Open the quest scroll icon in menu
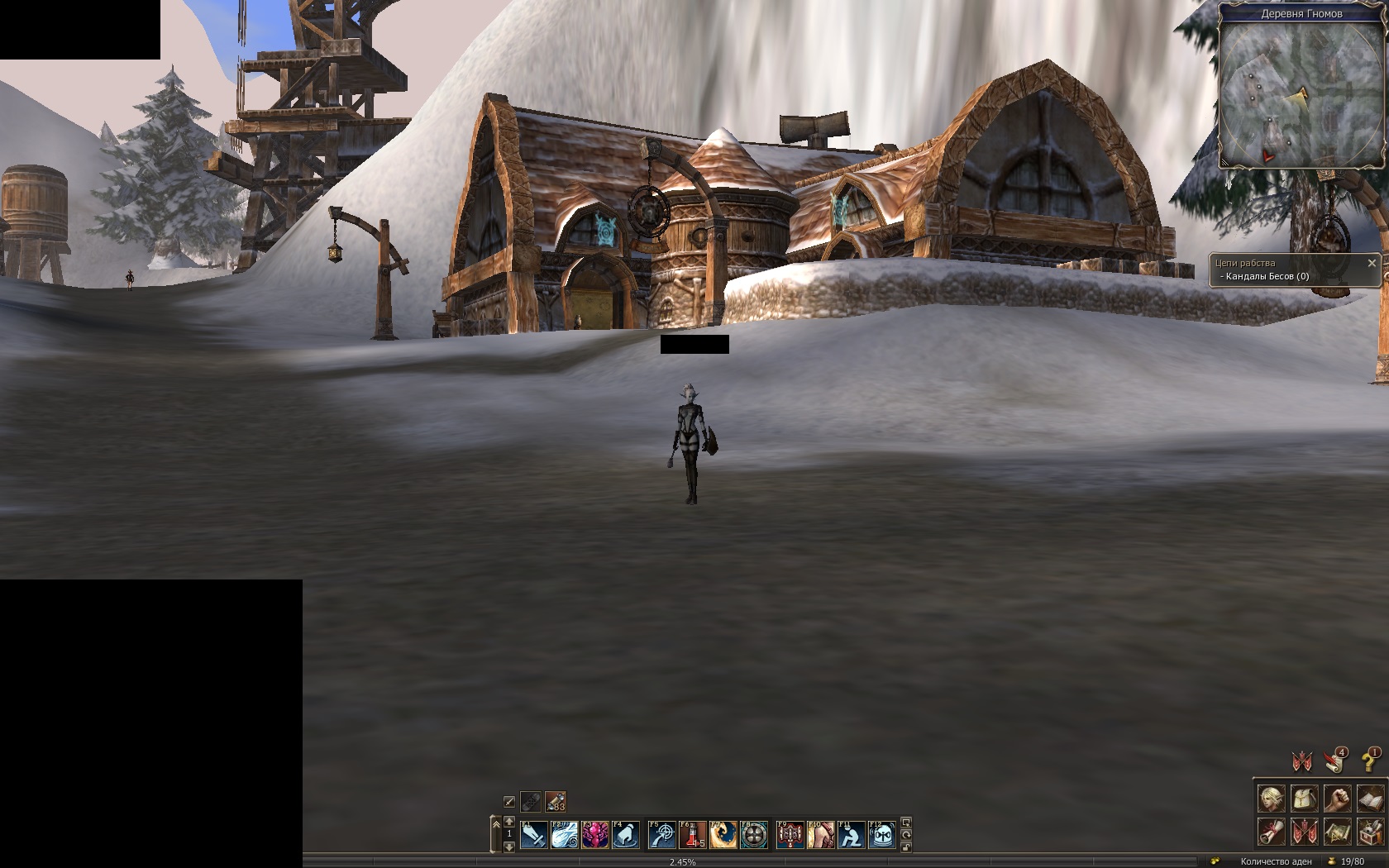This screenshot has width=1389, height=868. (1271, 831)
